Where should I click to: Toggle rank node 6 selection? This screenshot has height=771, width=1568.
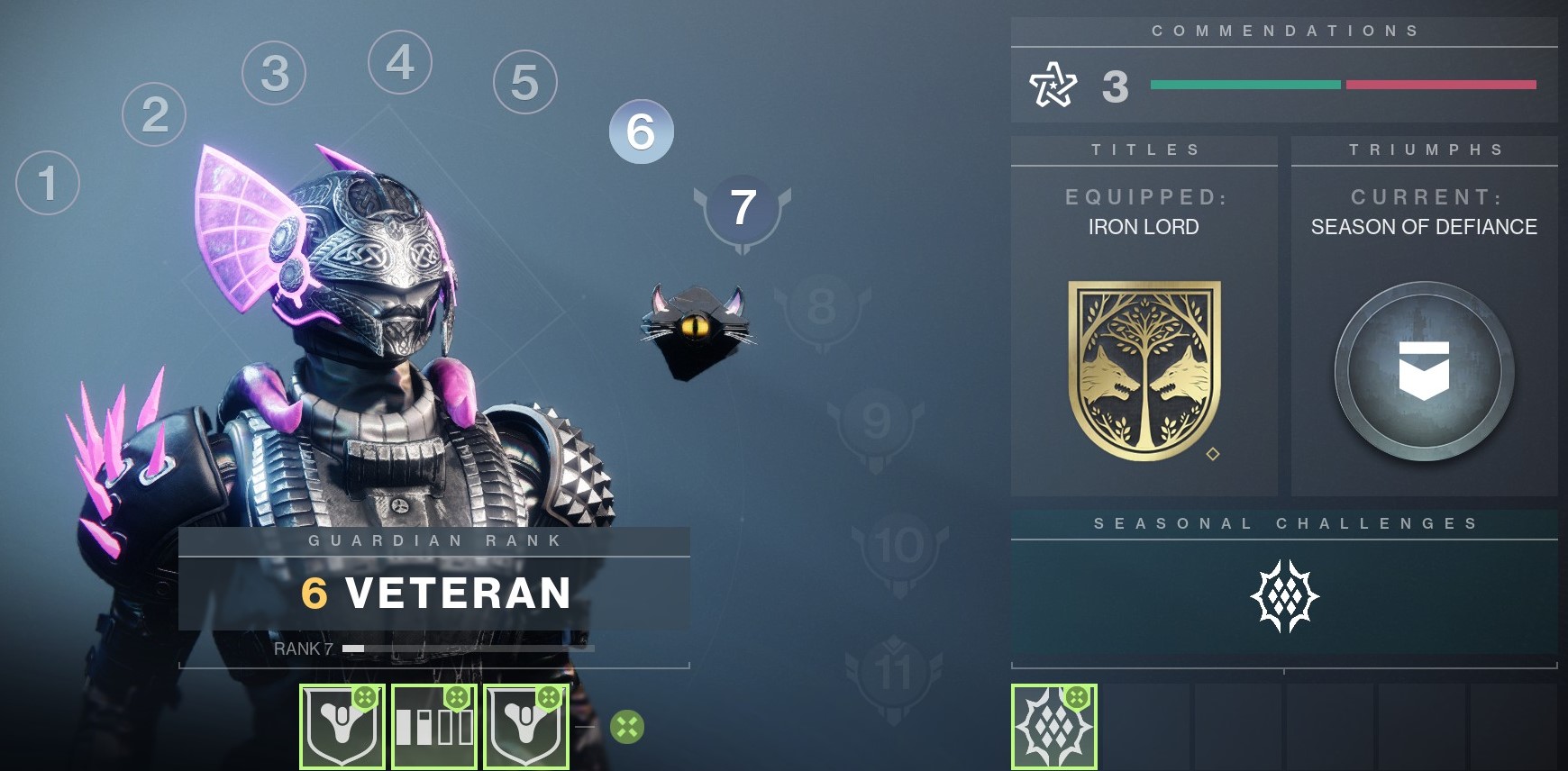tap(641, 133)
